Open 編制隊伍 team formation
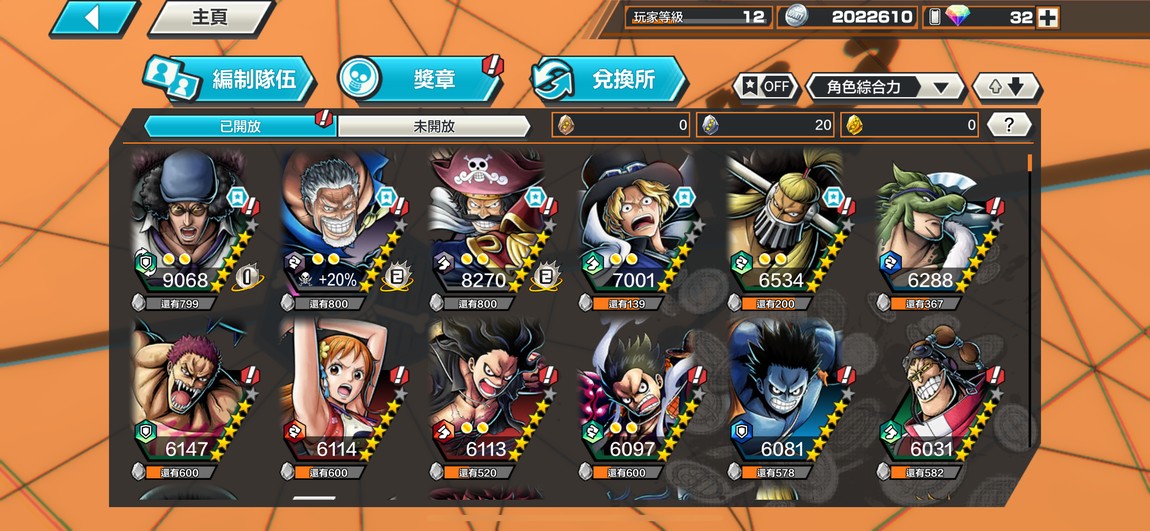The width and height of the screenshot is (1150, 531). [230, 80]
